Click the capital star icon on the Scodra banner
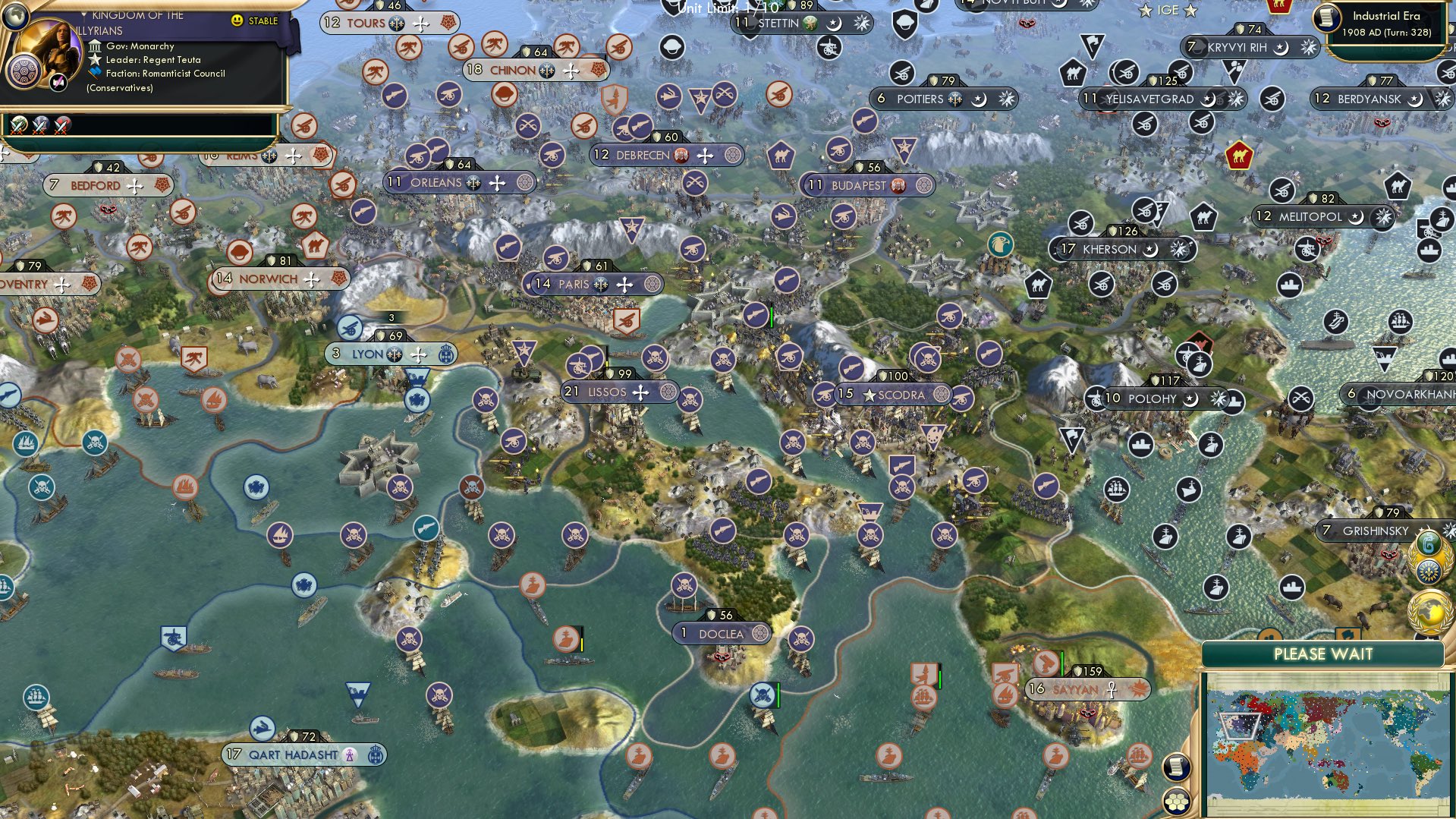 coord(870,395)
